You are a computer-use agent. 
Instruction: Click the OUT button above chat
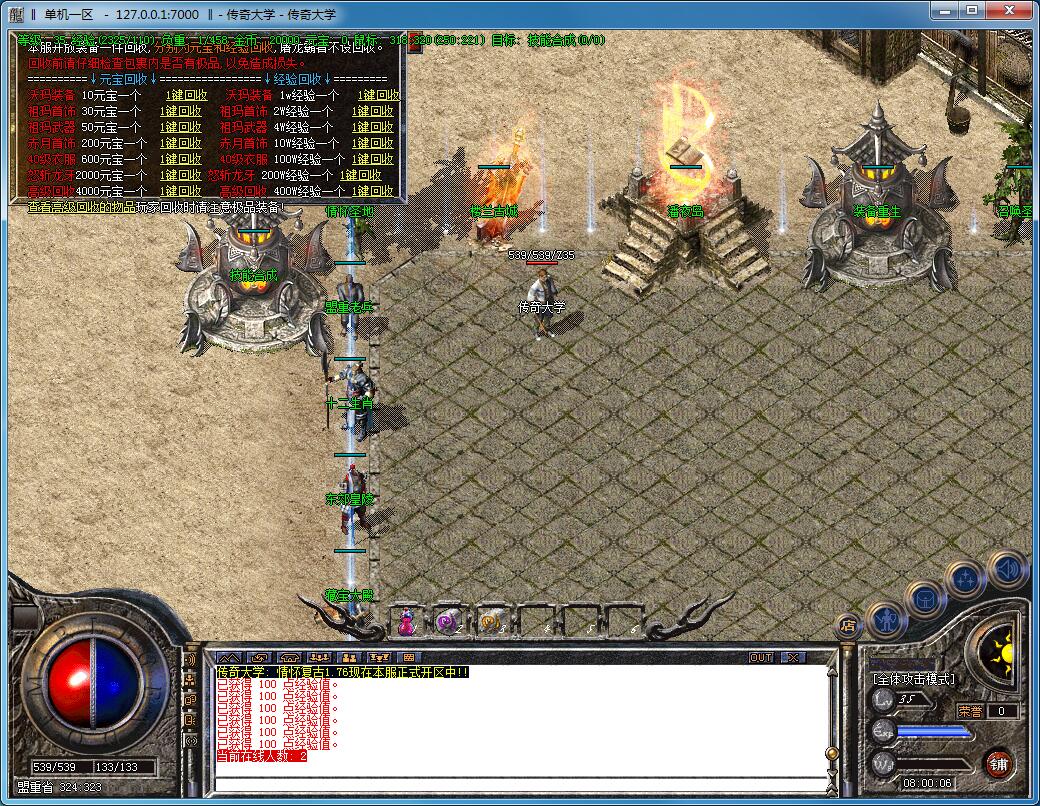[x=761, y=658]
